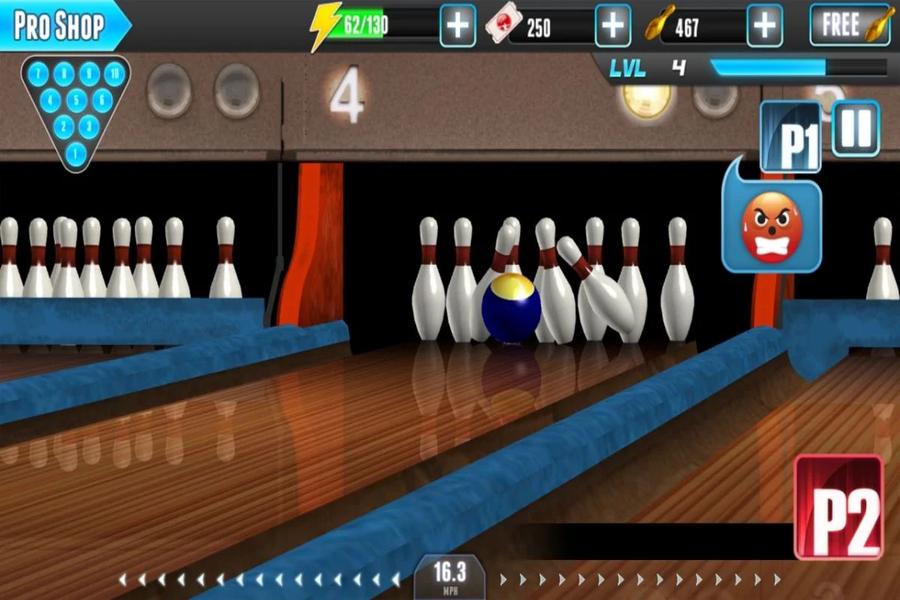Image resolution: width=900 pixels, height=600 pixels.
Task: Select the P1 player badge
Action: coord(791,139)
